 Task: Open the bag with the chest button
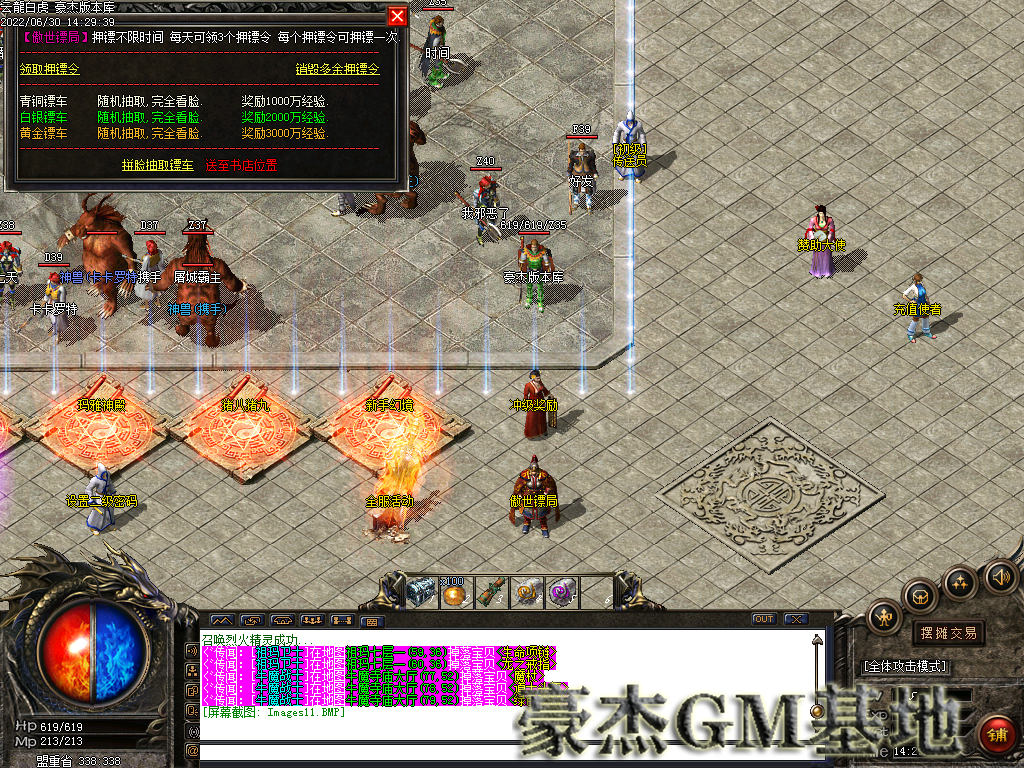[x=920, y=597]
